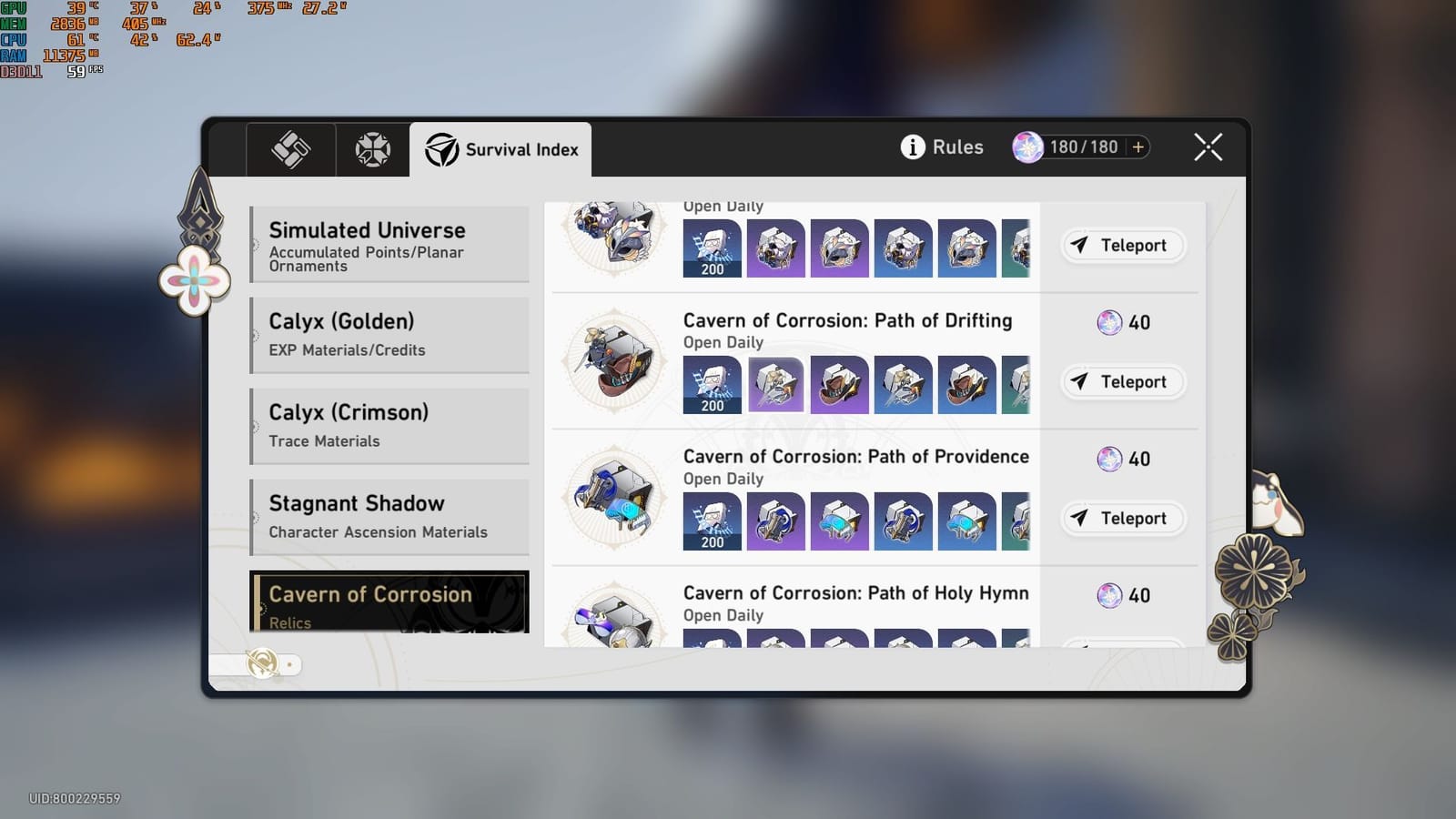Screen dimensions: 1456x819
Task: Click the + to replenish Trailblaze Power
Action: coord(1137,146)
